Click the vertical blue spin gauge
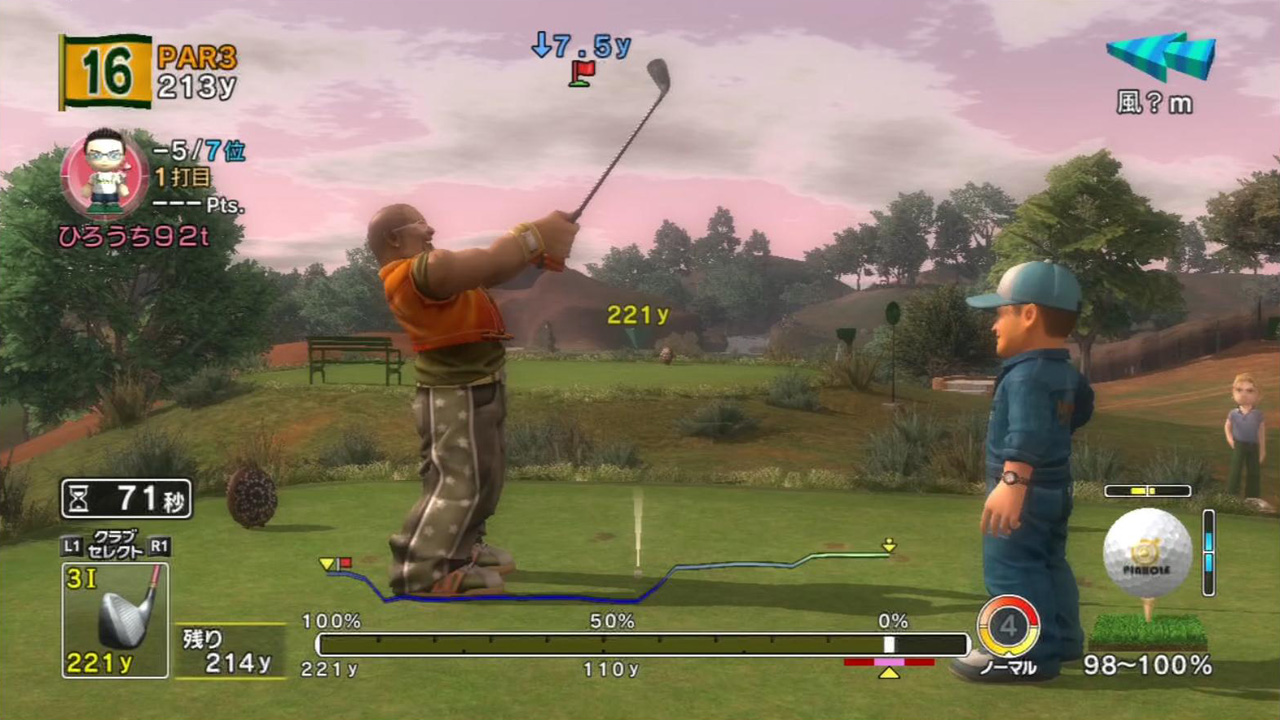This screenshot has height=720, width=1280. click(1208, 552)
